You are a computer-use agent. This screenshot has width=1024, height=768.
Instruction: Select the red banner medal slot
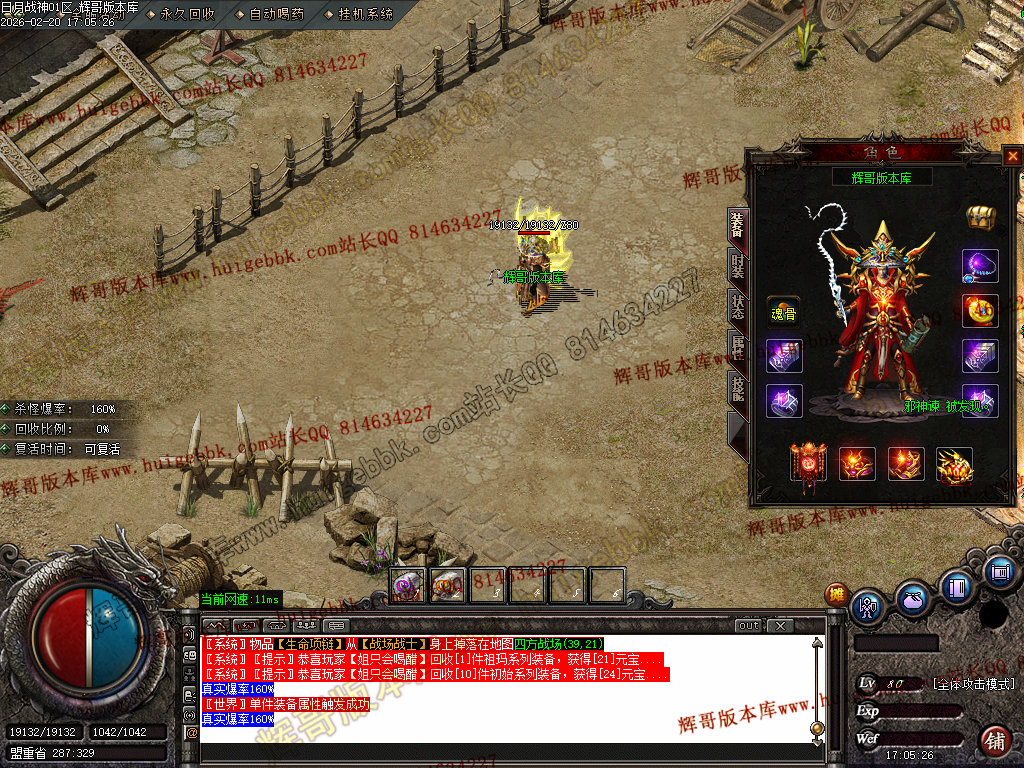tap(808, 464)
